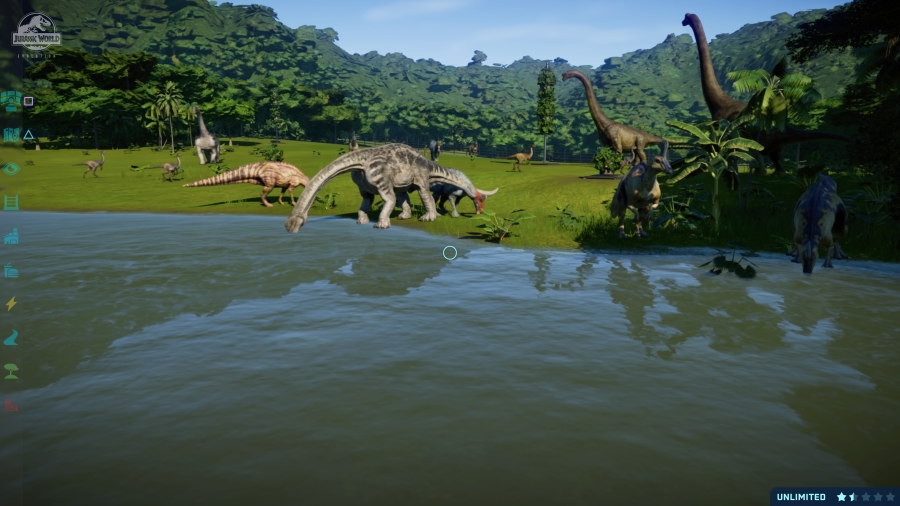Open the power lightning bolt menu
This screenshot has height=506, width=900.
pyautogui.click(x=11, y=304)
